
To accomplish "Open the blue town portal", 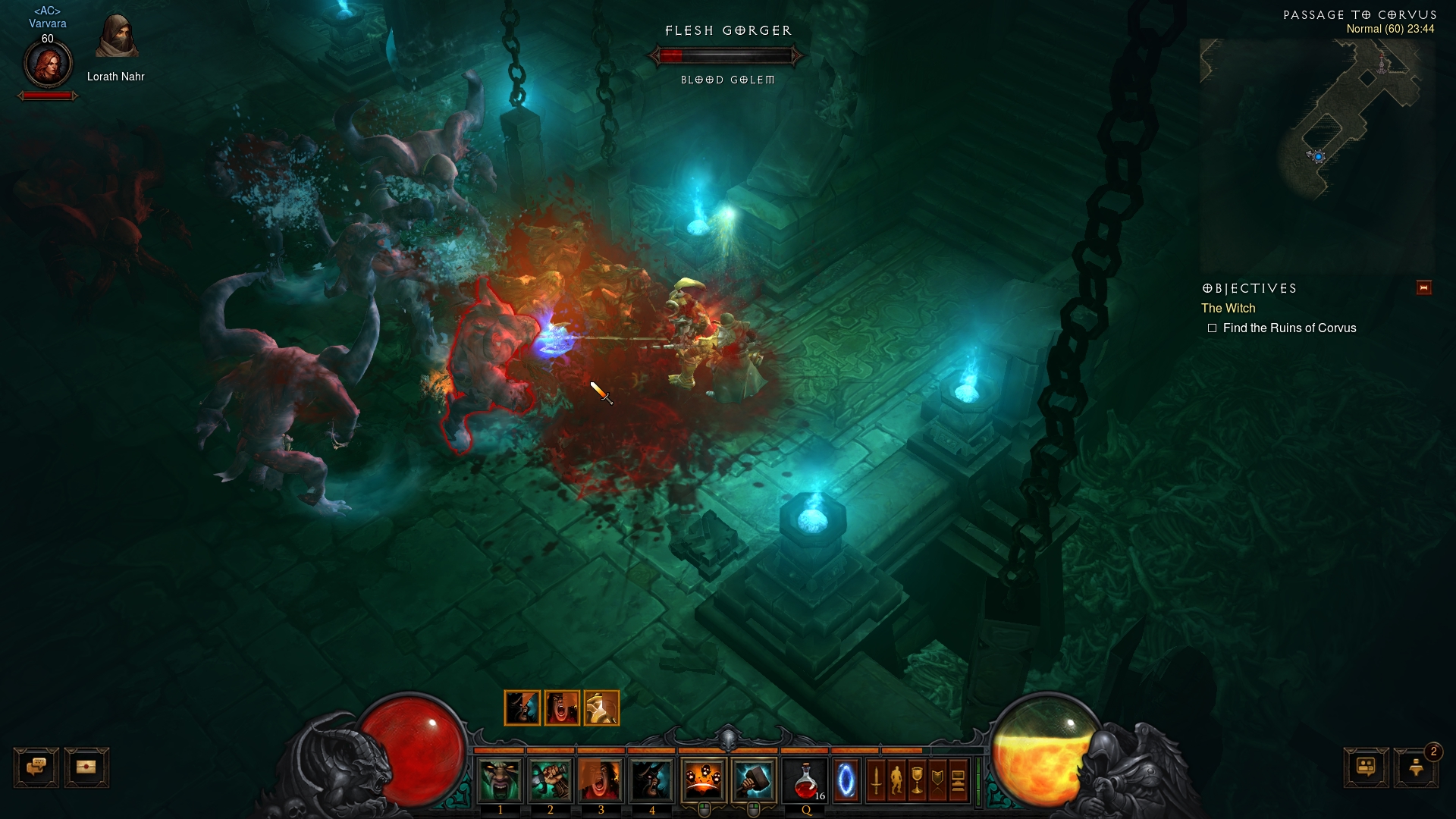I will [x=846, y=780].
